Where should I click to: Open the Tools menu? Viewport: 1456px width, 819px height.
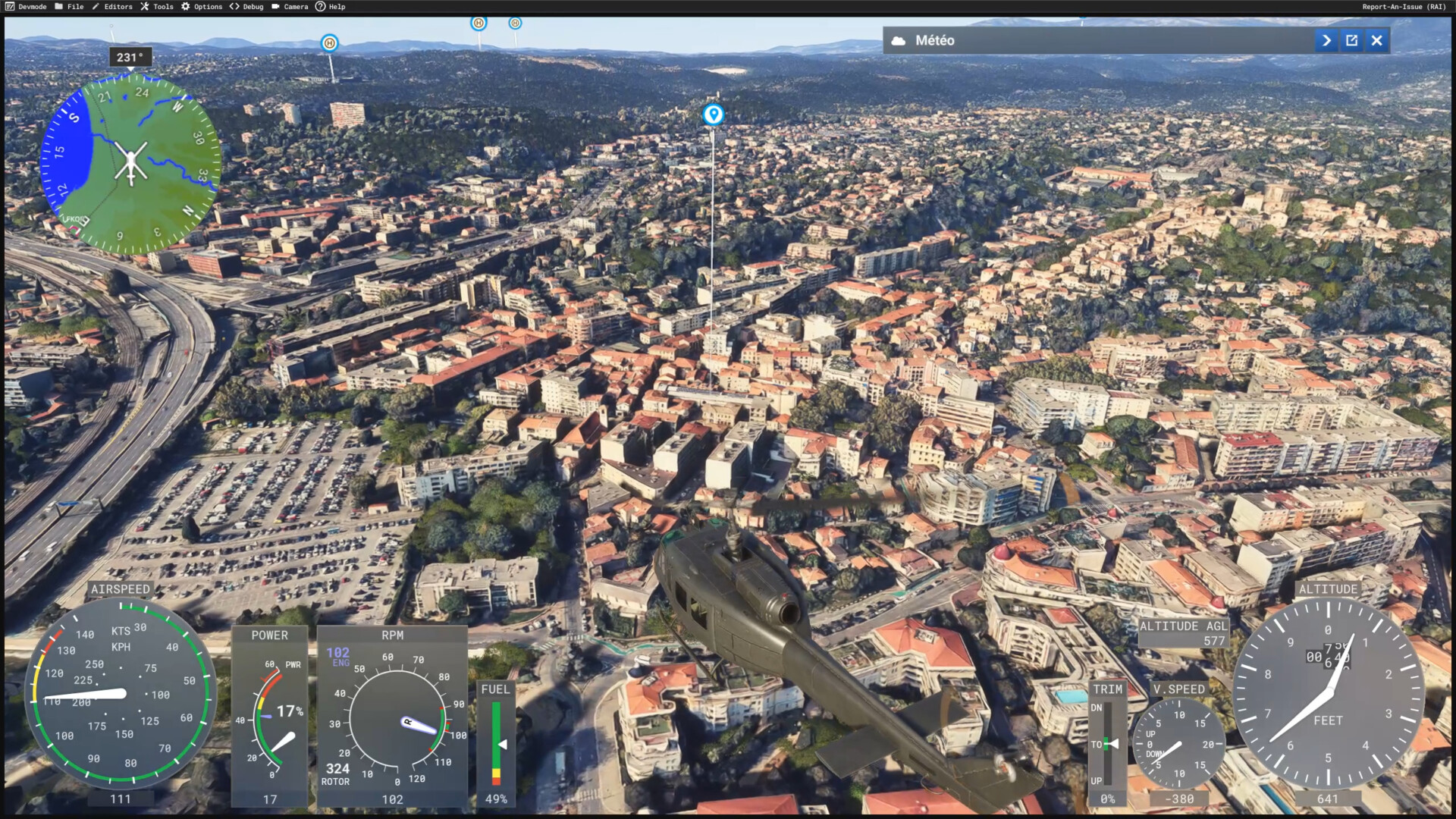coord(157,7)
